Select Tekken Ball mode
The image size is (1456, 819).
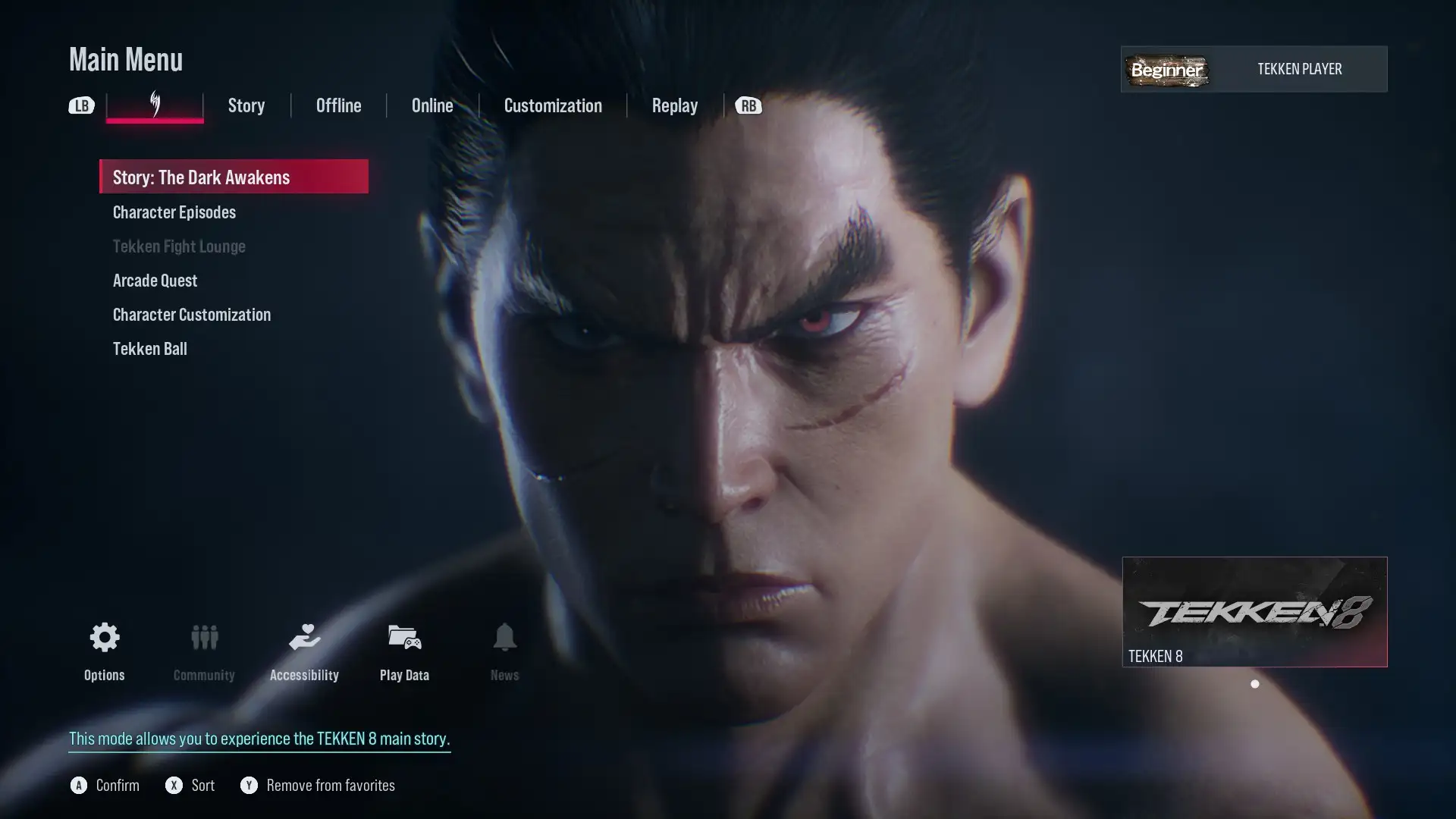[x=150, y=349]
